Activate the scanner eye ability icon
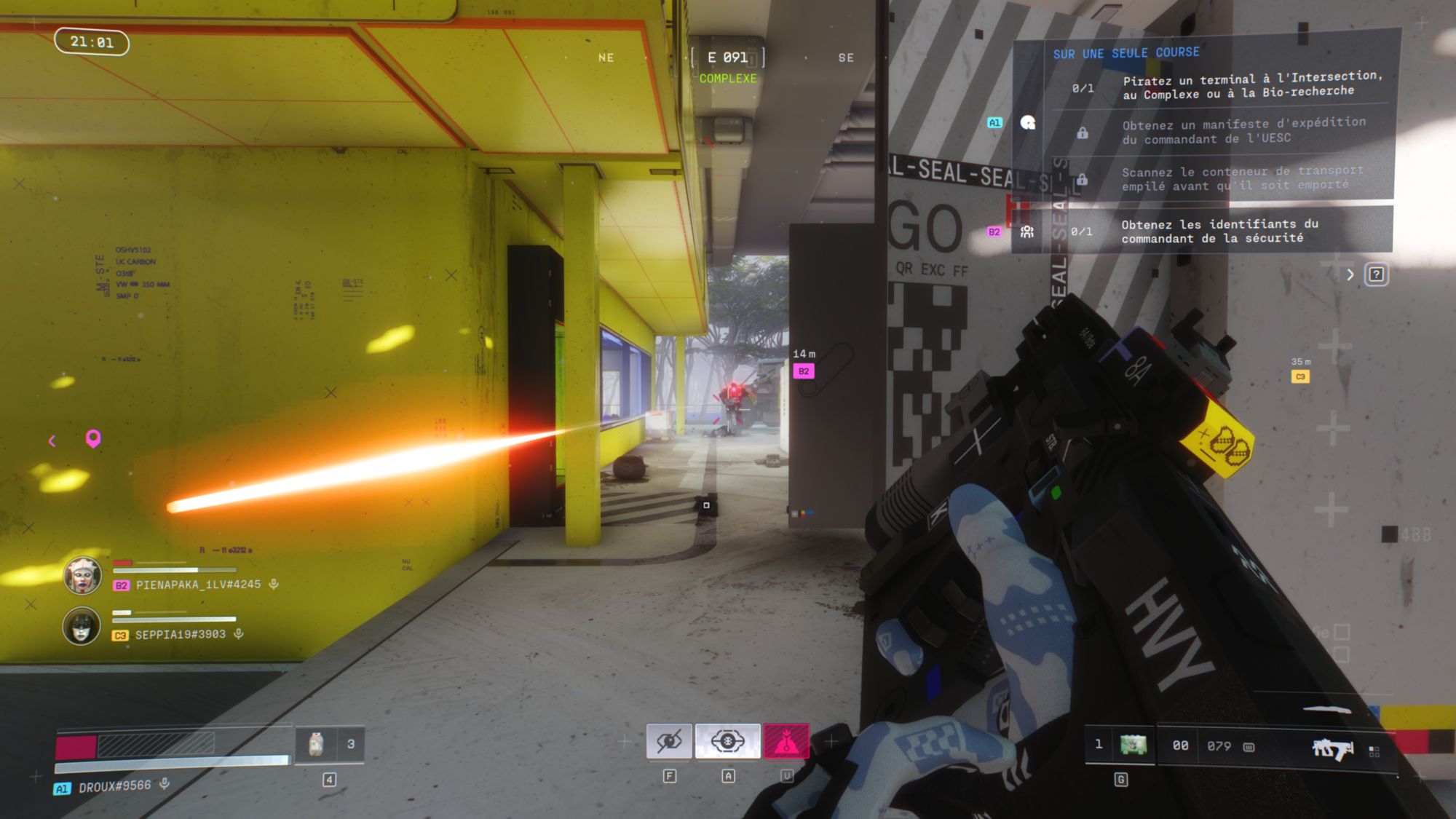 (727, 742)
